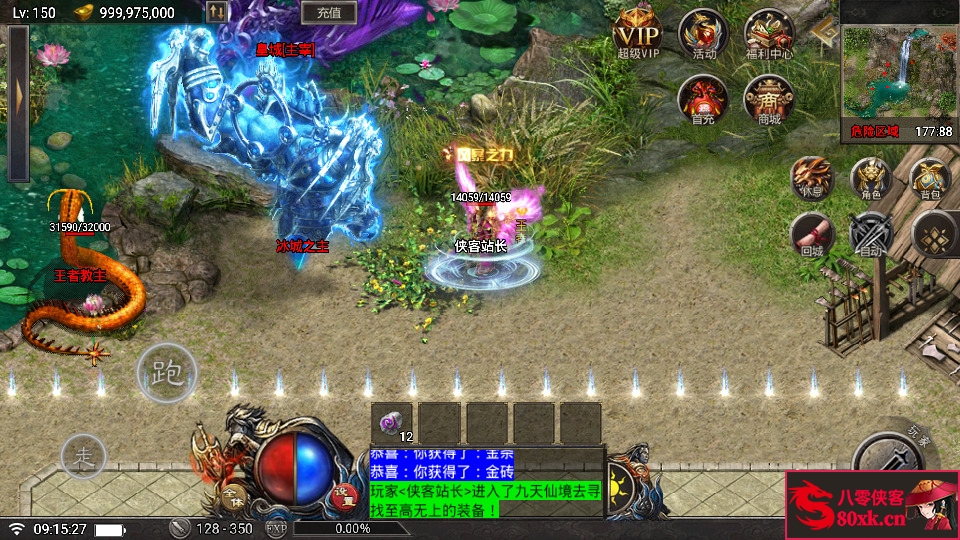This screenshot has height=540, width=960.
Task: Click the 充值 recharge button
Action: pos(329,13)
